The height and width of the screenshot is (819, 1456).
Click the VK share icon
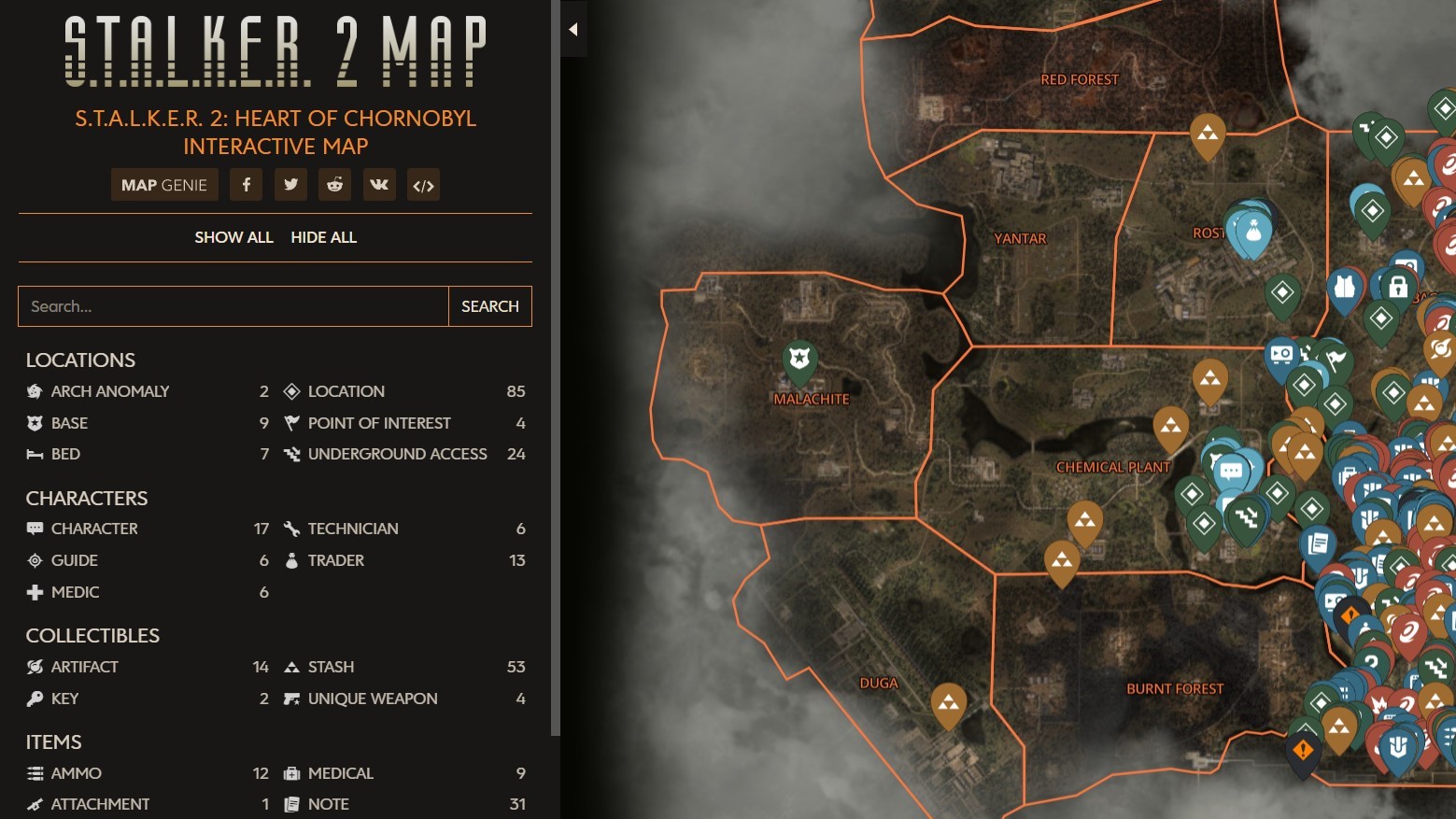(378, 184)
